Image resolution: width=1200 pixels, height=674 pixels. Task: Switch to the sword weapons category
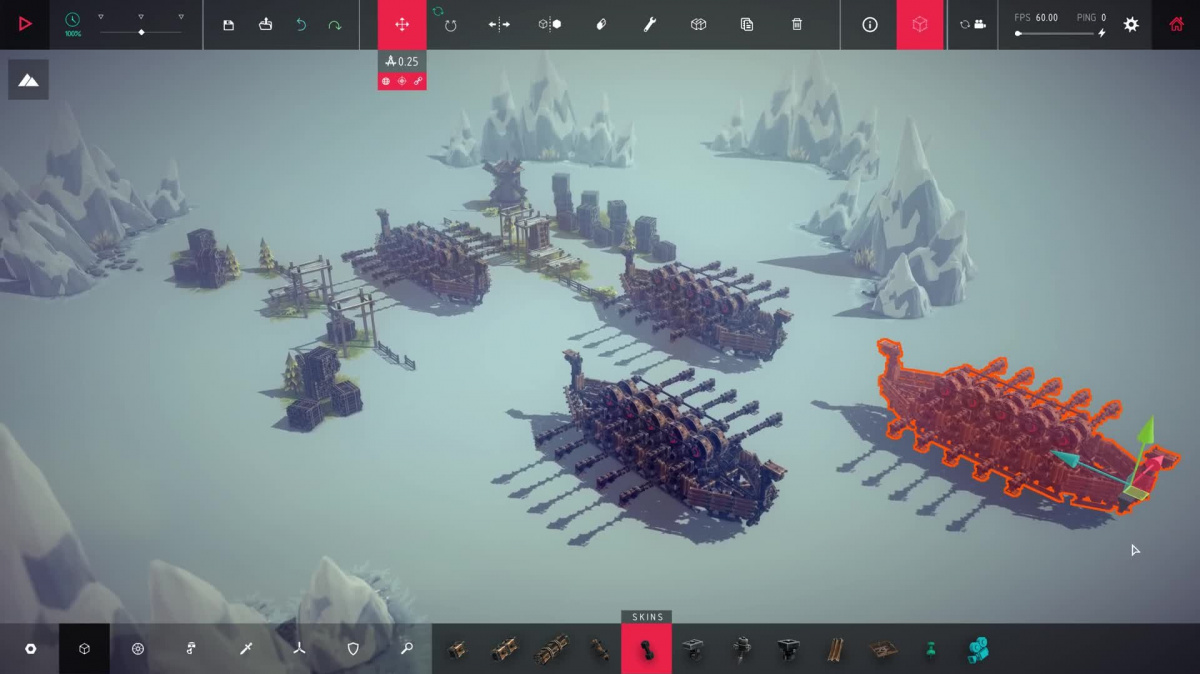point(246,649)
